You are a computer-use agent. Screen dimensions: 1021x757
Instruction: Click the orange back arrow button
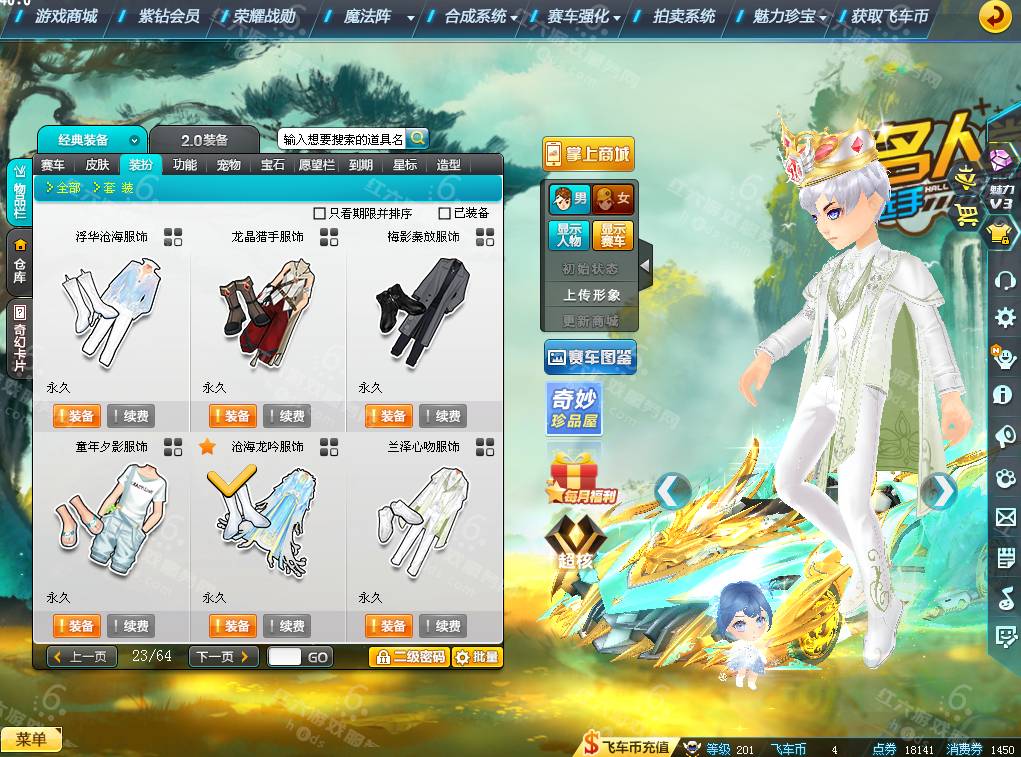(994, 16)
